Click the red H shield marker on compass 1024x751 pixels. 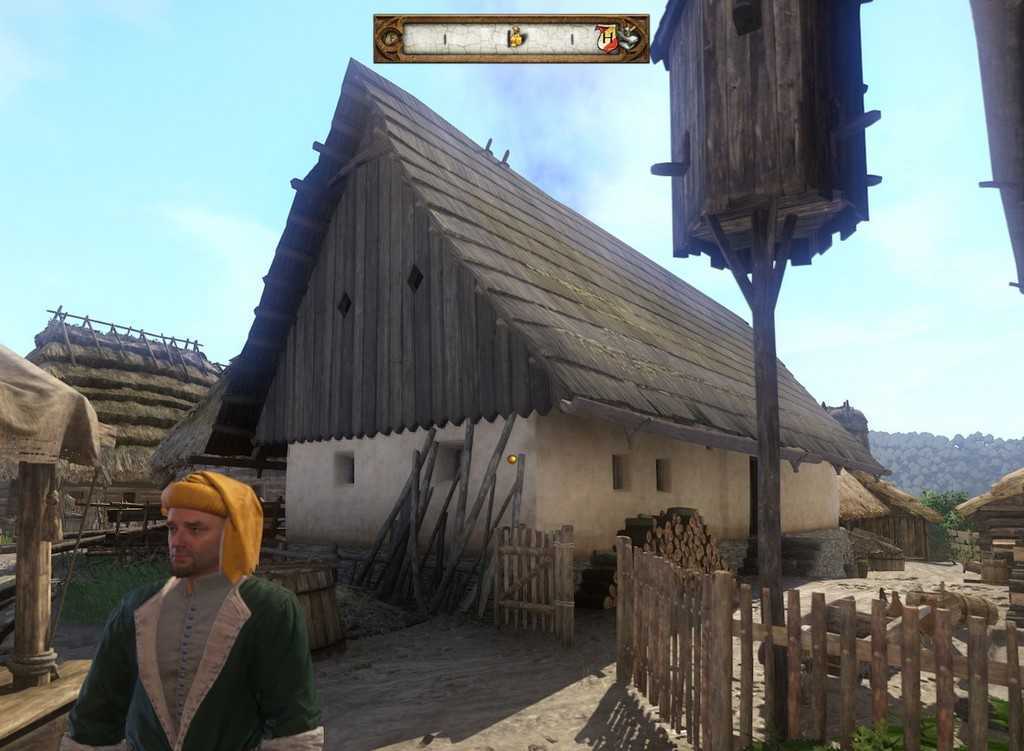(606, 38)
